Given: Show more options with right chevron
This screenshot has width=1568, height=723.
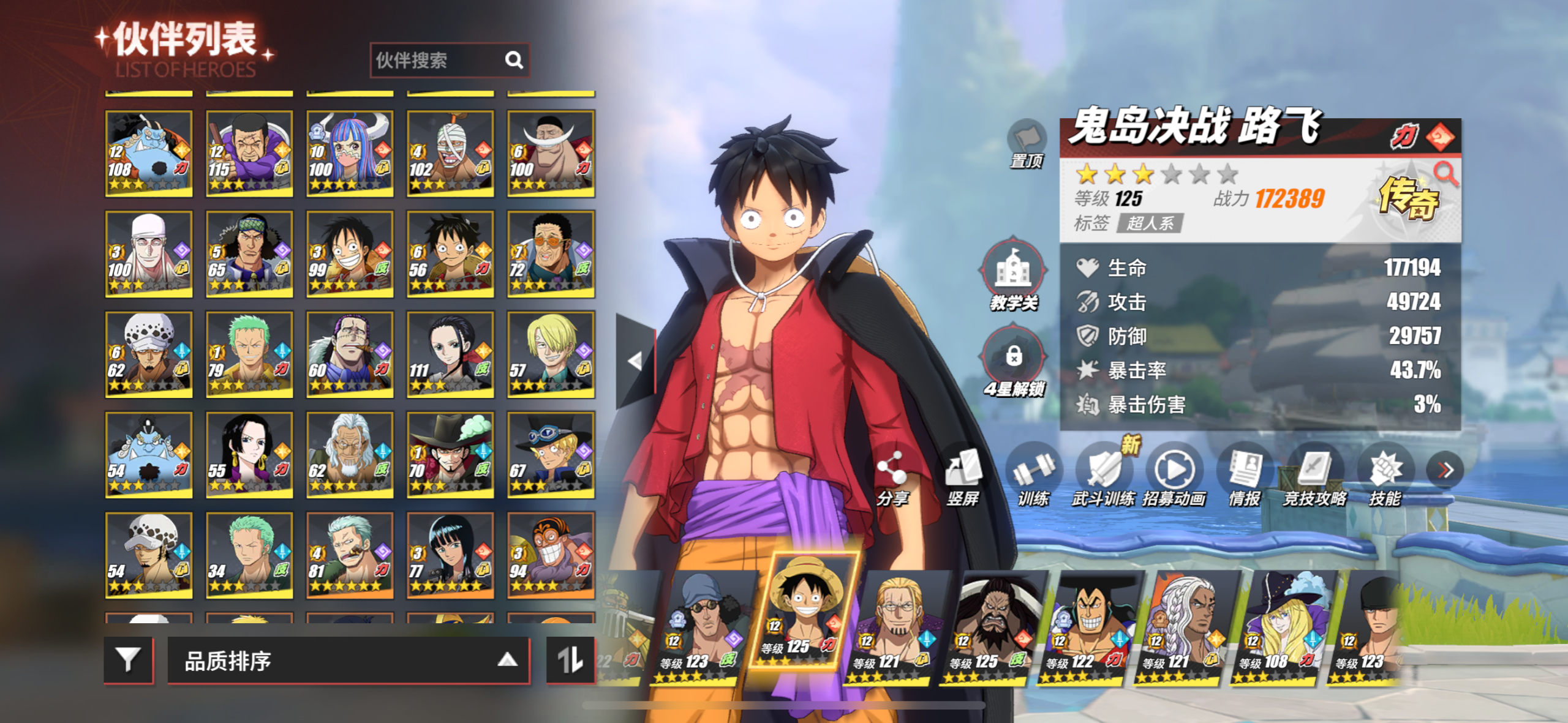Looking at the screenshot, I should [x=1445, y=470].
